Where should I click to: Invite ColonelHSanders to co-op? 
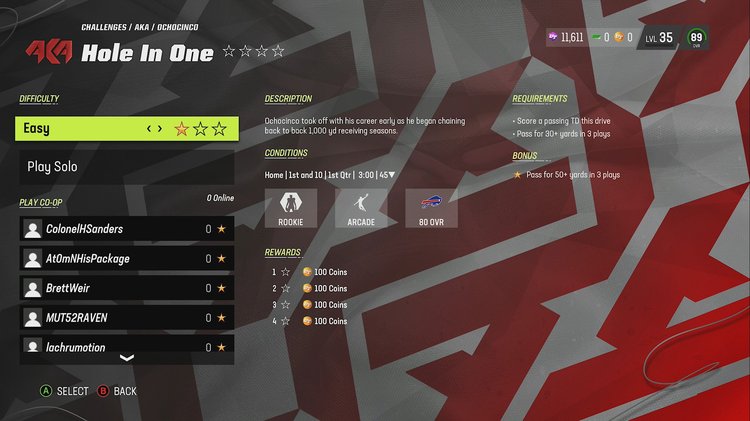127,229
